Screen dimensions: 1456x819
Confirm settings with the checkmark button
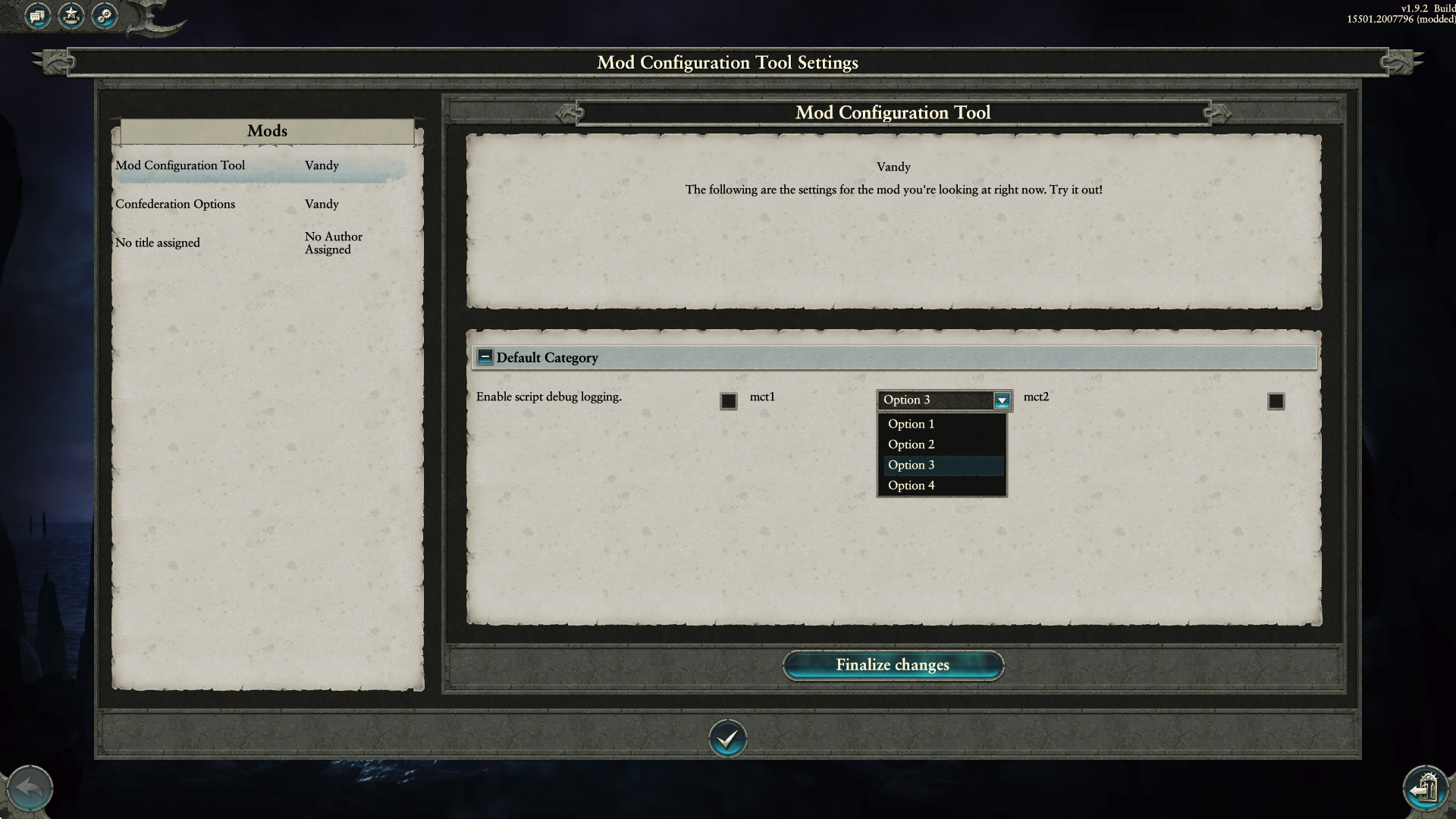point(727,738)
